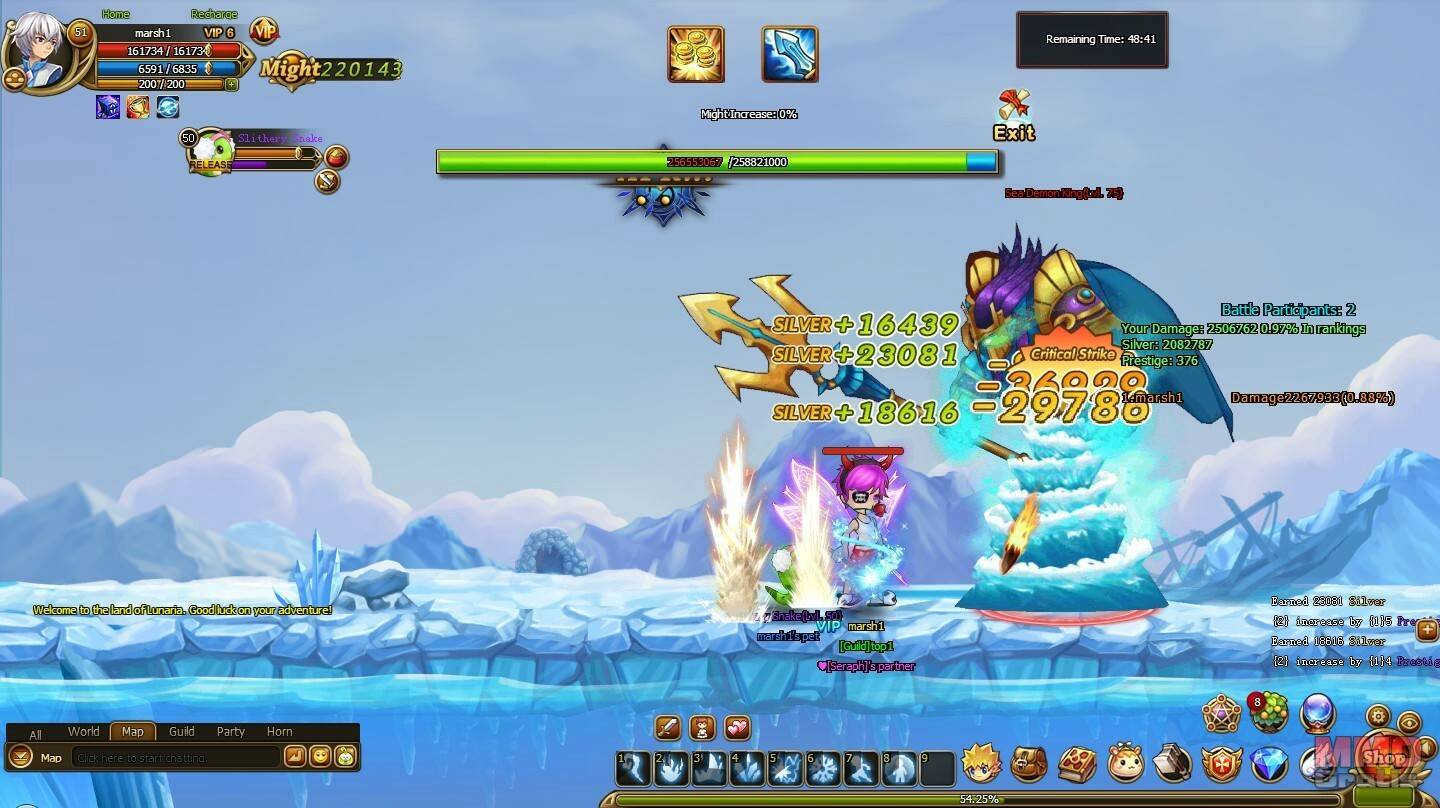The image size is (1440, 808).
Task: Activate the blue sword might boost
Action: point(790,54)
